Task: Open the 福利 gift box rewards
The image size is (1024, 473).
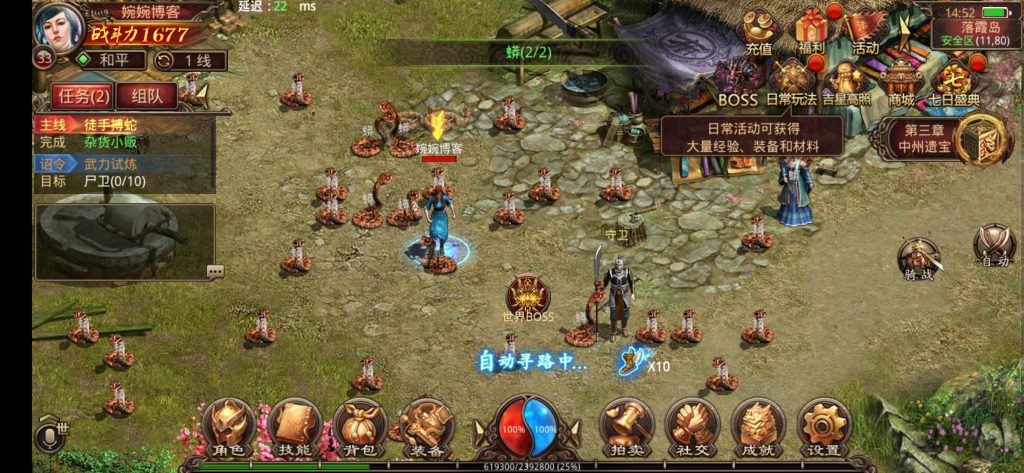Action: (x=812, y=32)
